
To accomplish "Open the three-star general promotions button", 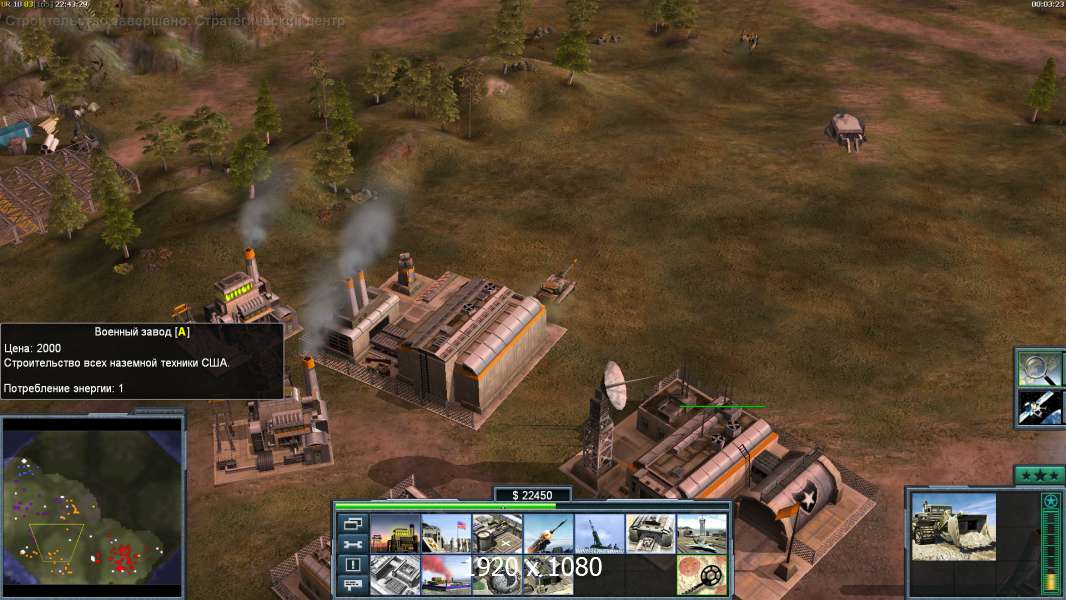I will tap(1038, 475).
